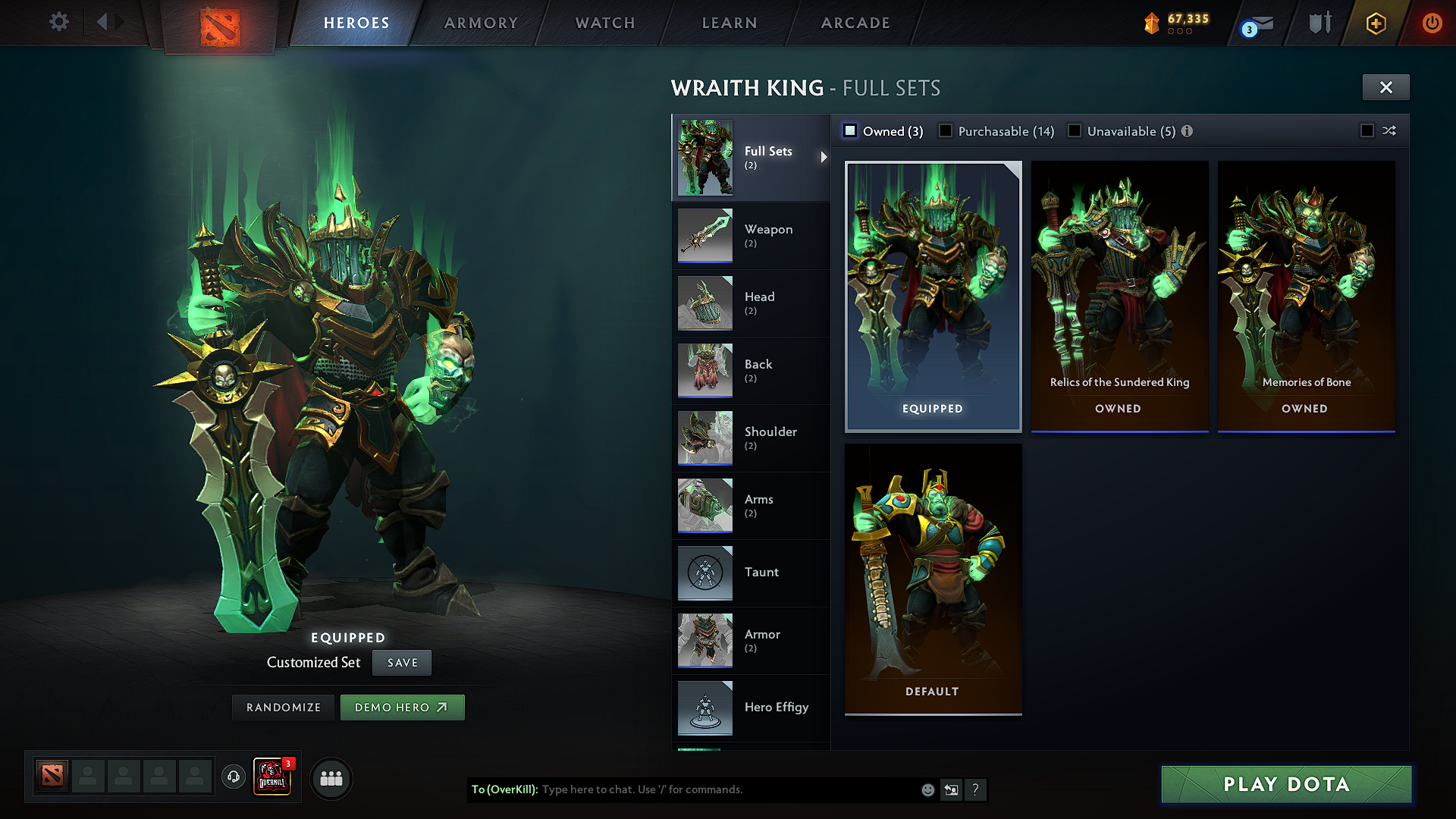Switch to the ARCADE tab
The image size is (1456, 819).
pyautogui.click(x=855, y=23)
